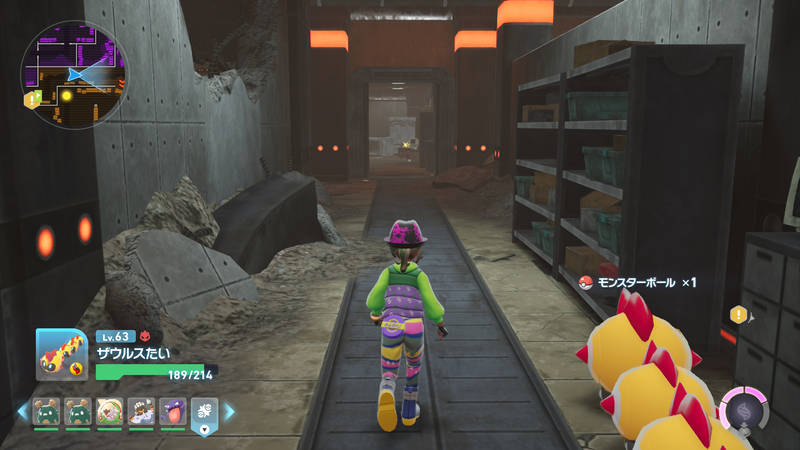The width and height of the screenshot is (800, 450).
Task: Select the round pink-and-white Pokémon party slot
Action: (x=110, y=411)
